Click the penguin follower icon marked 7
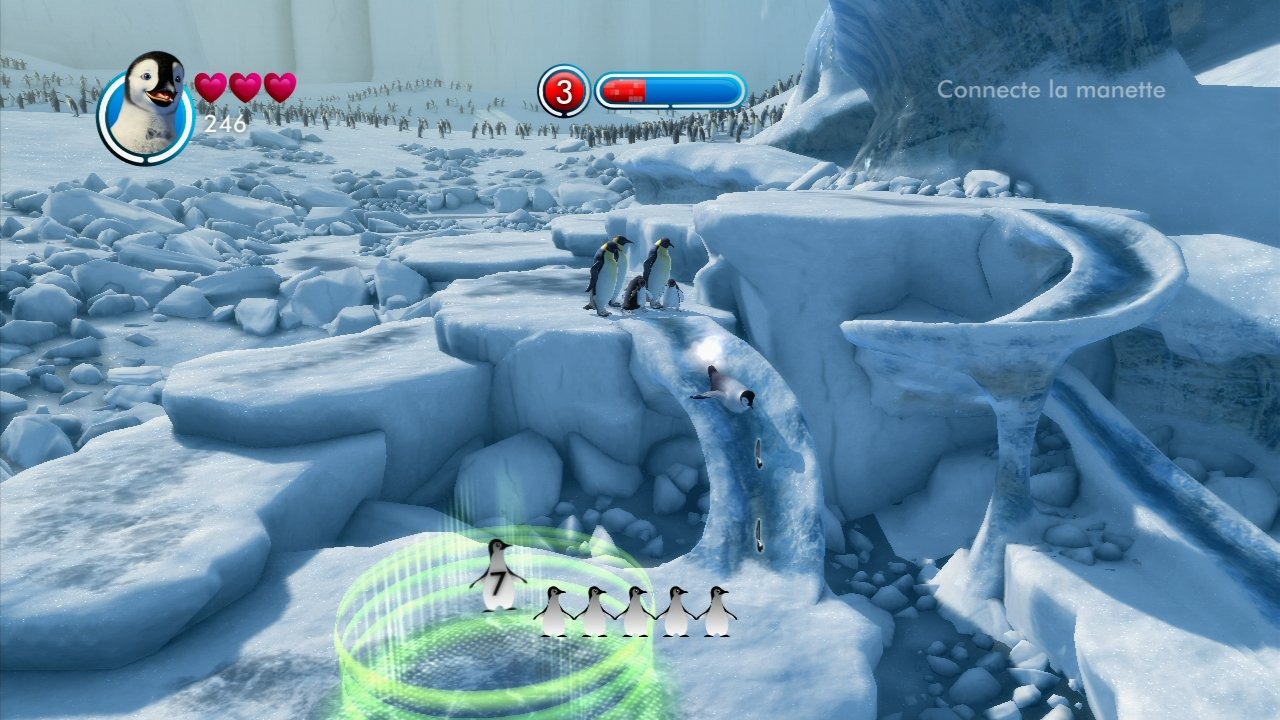The height and width of the screenshot is (720, 1280). click(498, 576)
